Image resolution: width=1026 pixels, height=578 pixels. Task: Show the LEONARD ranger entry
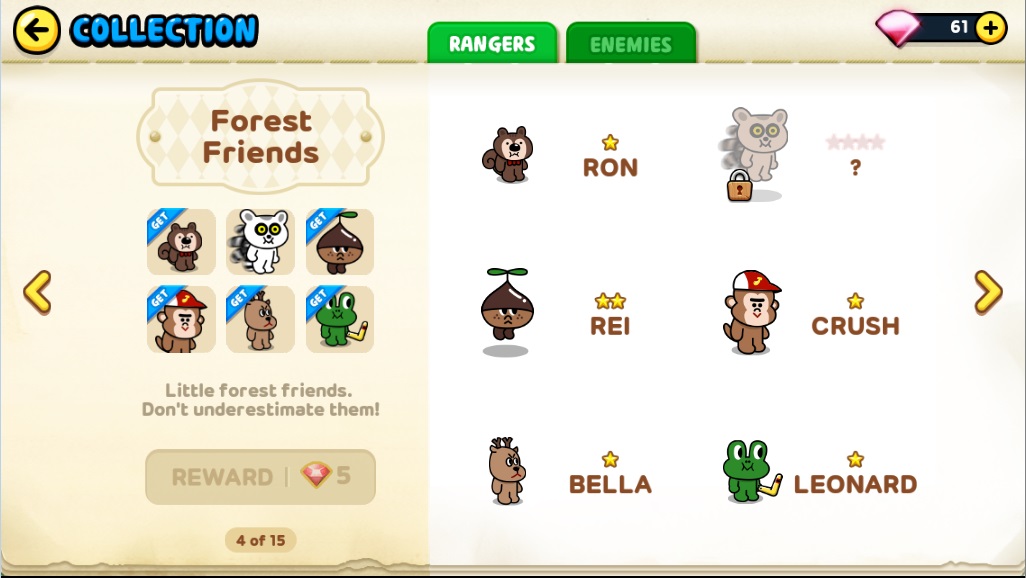pos(815,472)
